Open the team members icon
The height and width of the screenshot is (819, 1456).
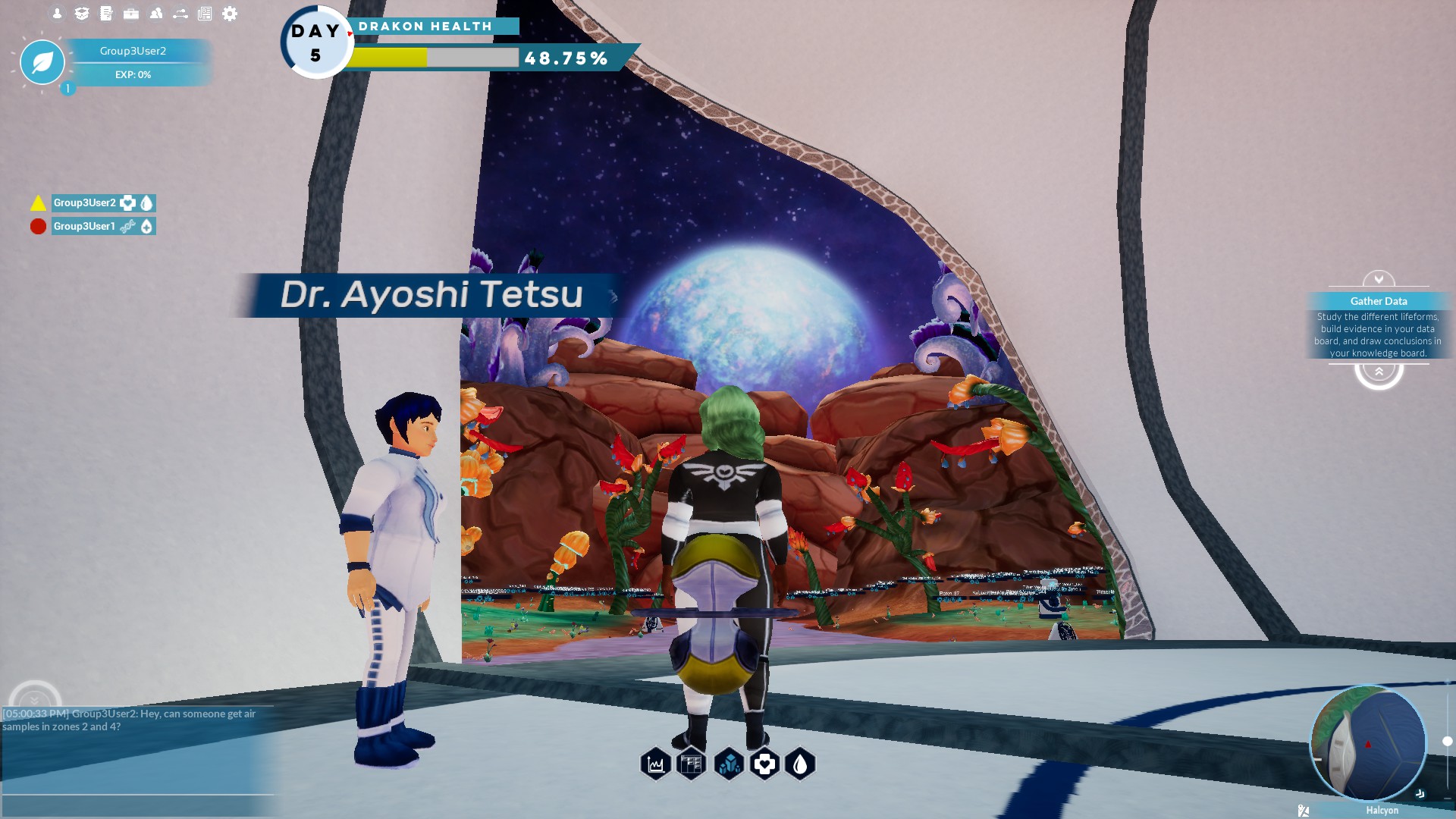[x=156, y=14]
